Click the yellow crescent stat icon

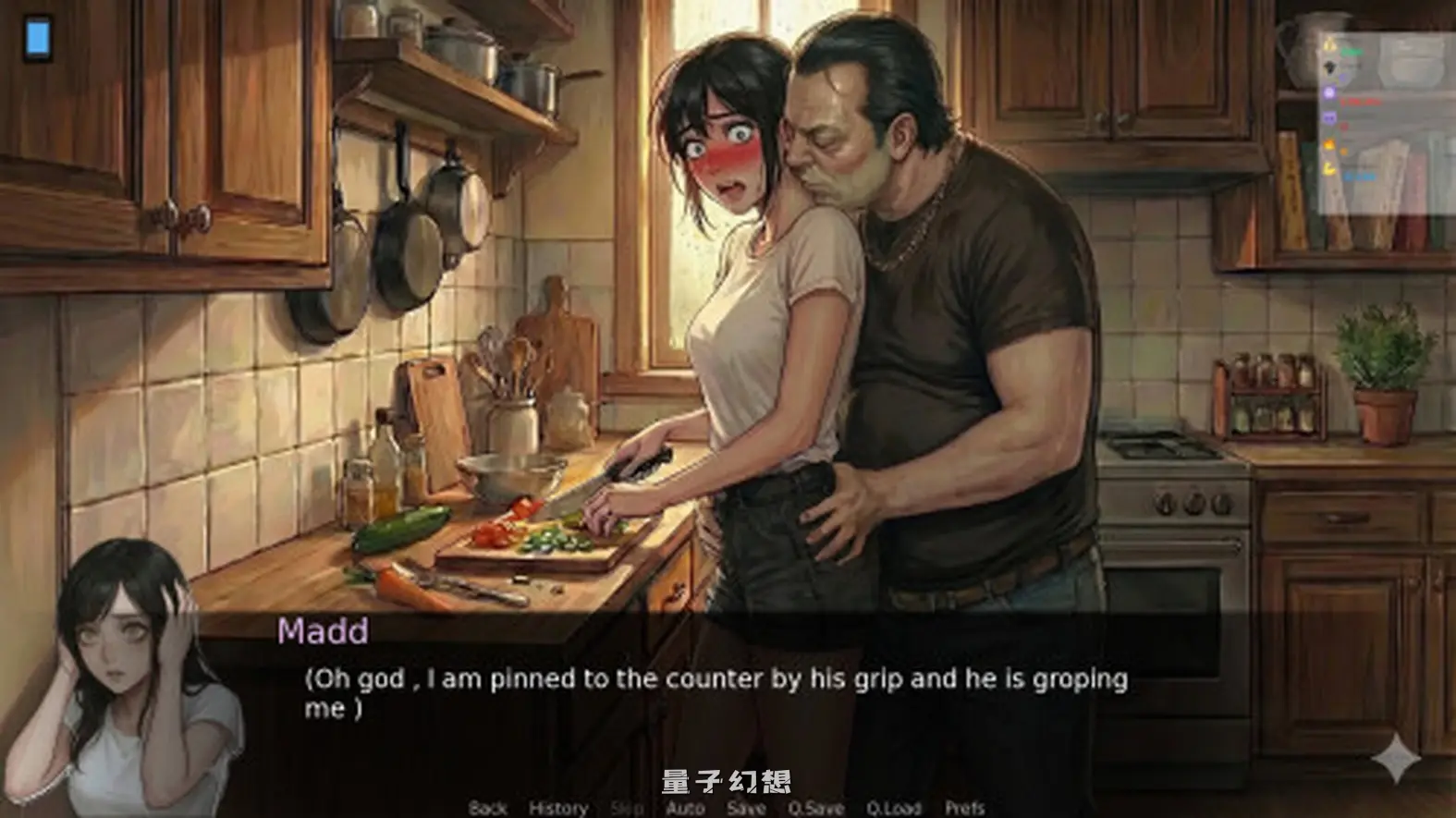[x=1329, y=168]
